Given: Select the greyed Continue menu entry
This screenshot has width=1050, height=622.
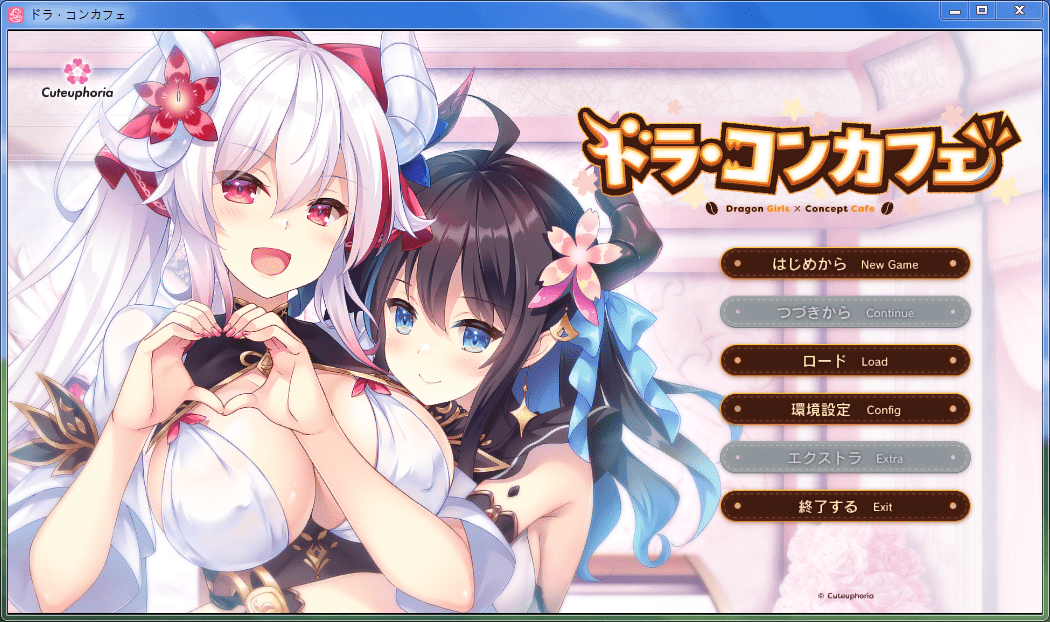Looking at the screenshot, I should point(845,312).
